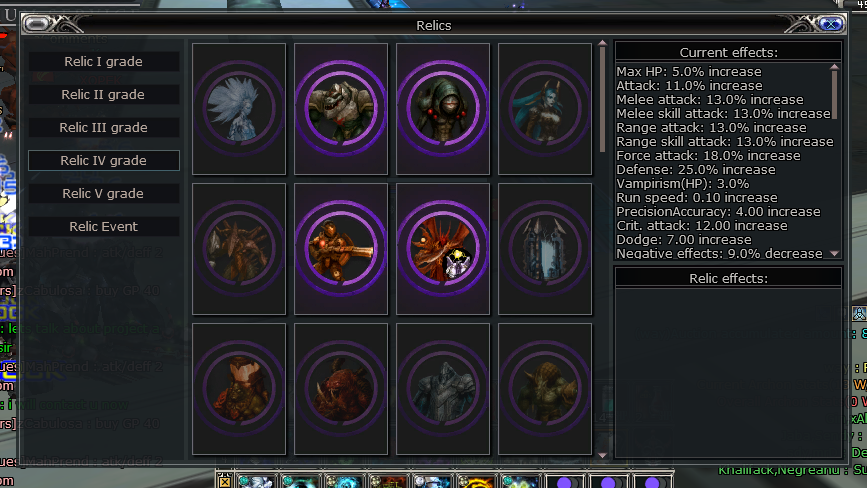
Task: Switch to the Relic I grade tab
Action: tap(103, 62)
